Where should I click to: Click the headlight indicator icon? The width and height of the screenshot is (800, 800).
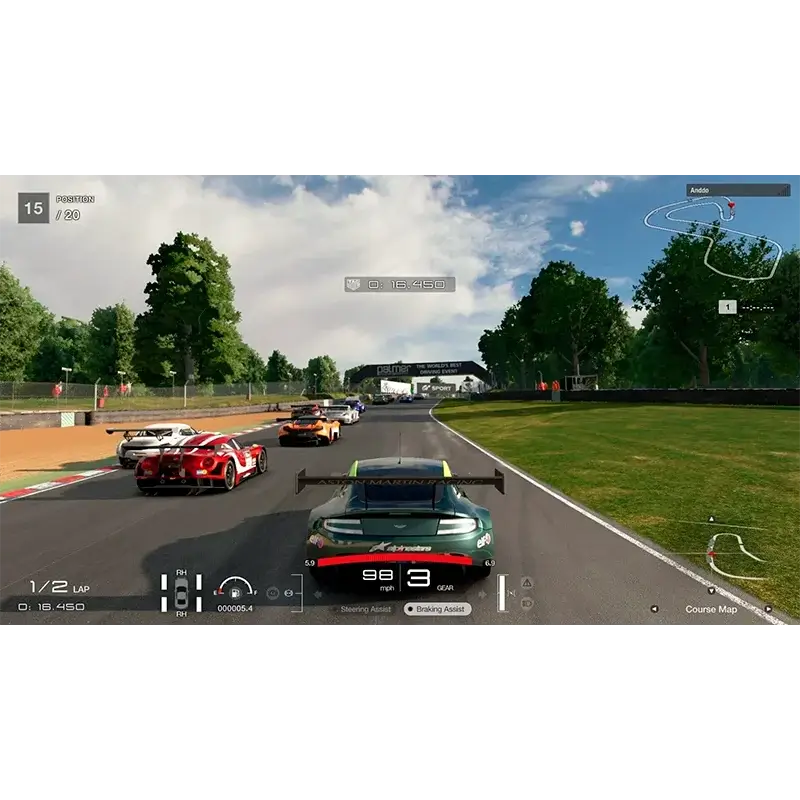527,603
